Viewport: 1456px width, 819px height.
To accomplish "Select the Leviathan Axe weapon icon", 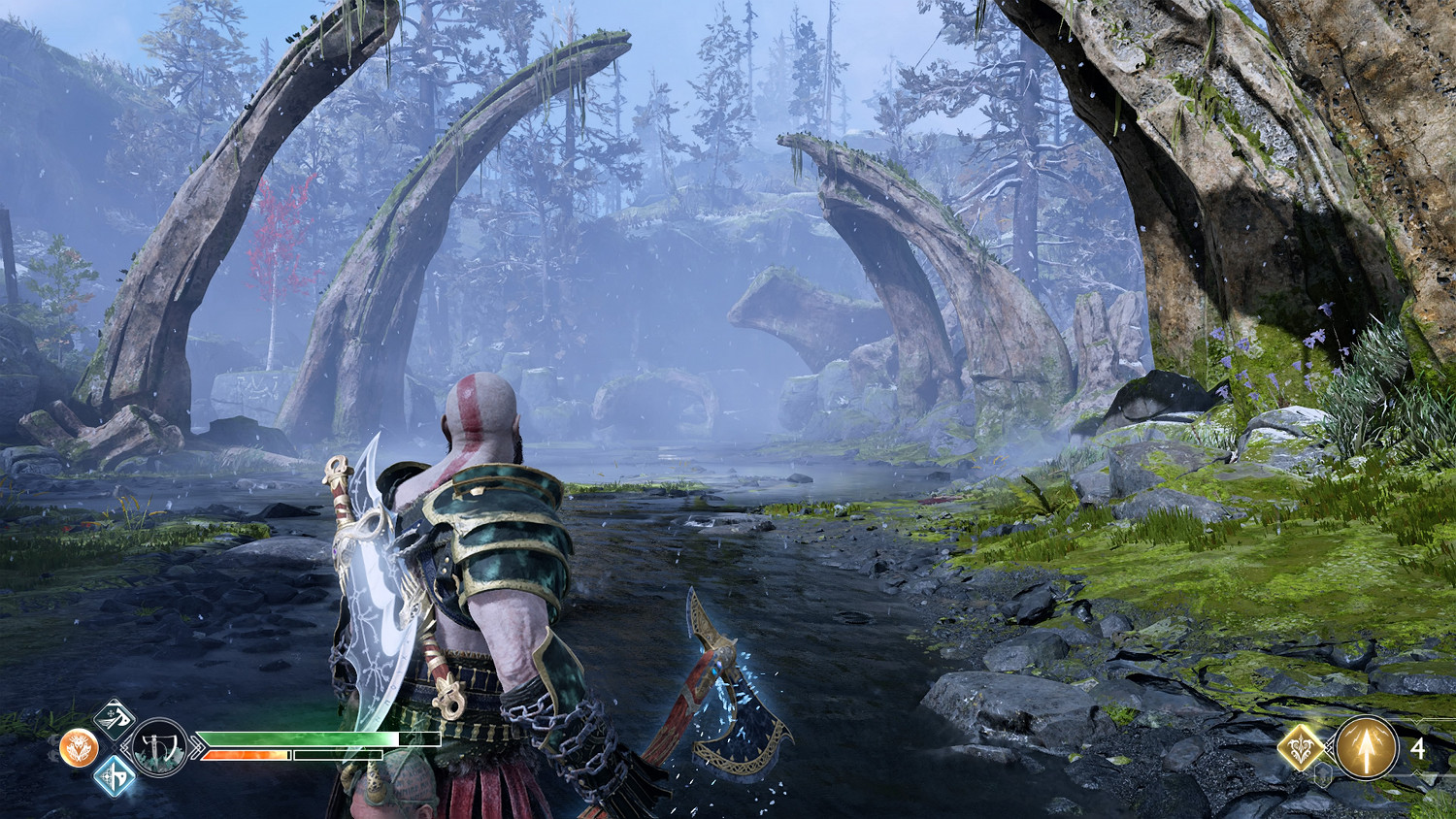I will [x=158, y=747].
